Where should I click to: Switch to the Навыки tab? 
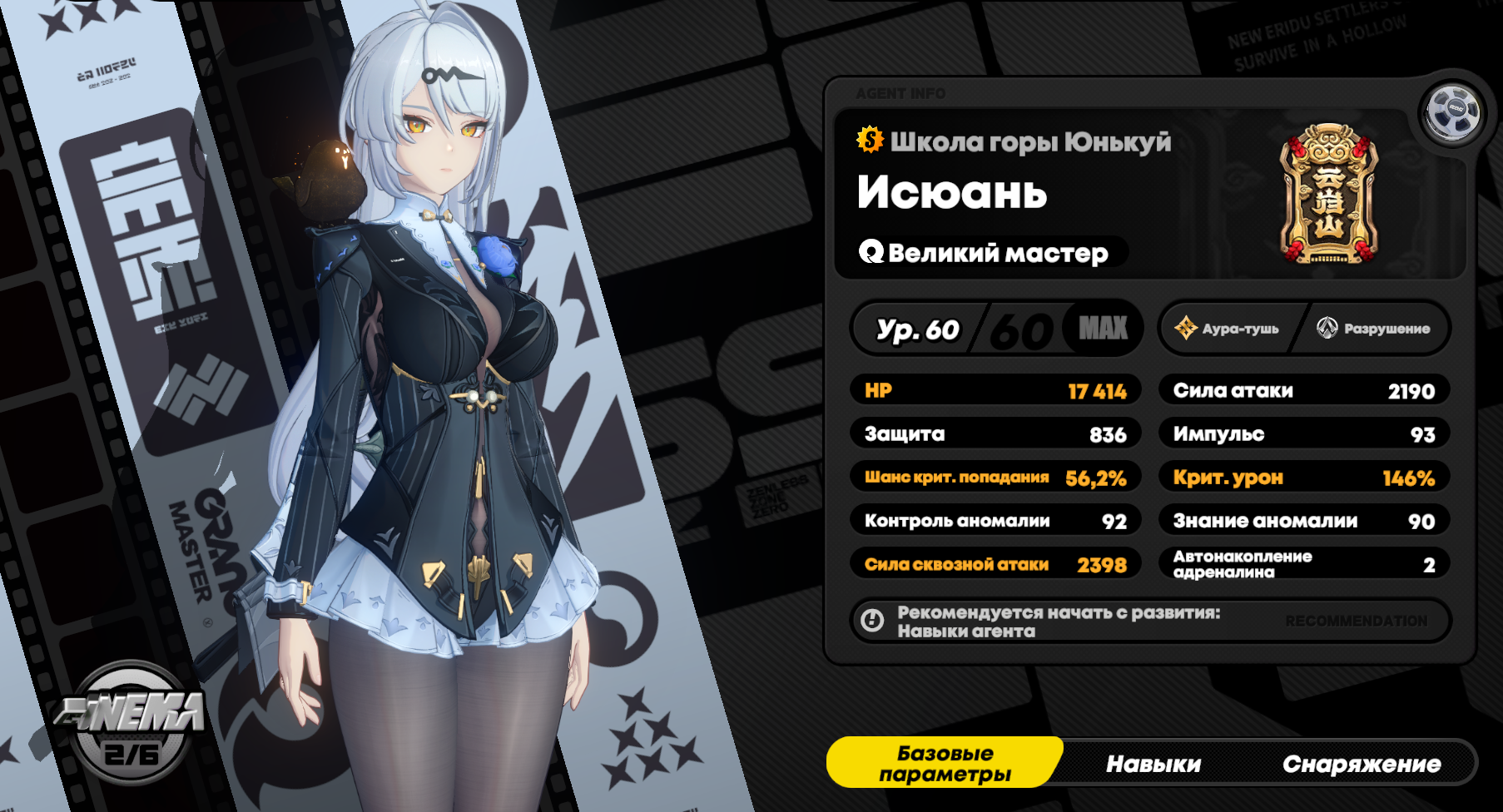(1153, 762)
